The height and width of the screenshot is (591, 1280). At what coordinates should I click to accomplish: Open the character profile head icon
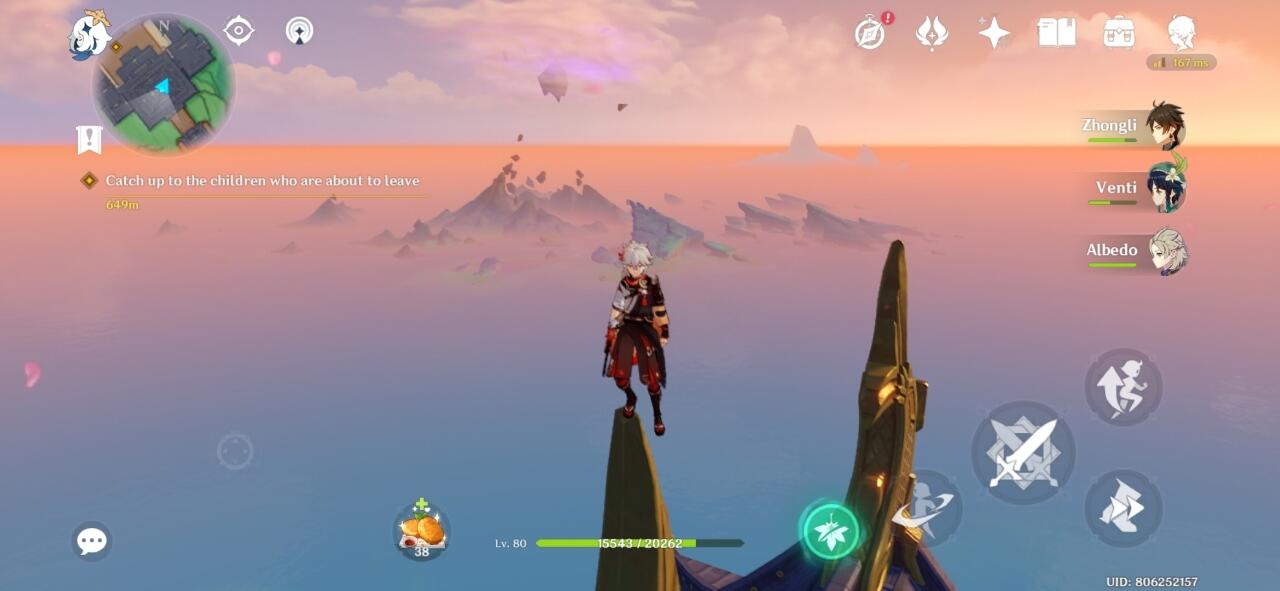(1182, 33)
